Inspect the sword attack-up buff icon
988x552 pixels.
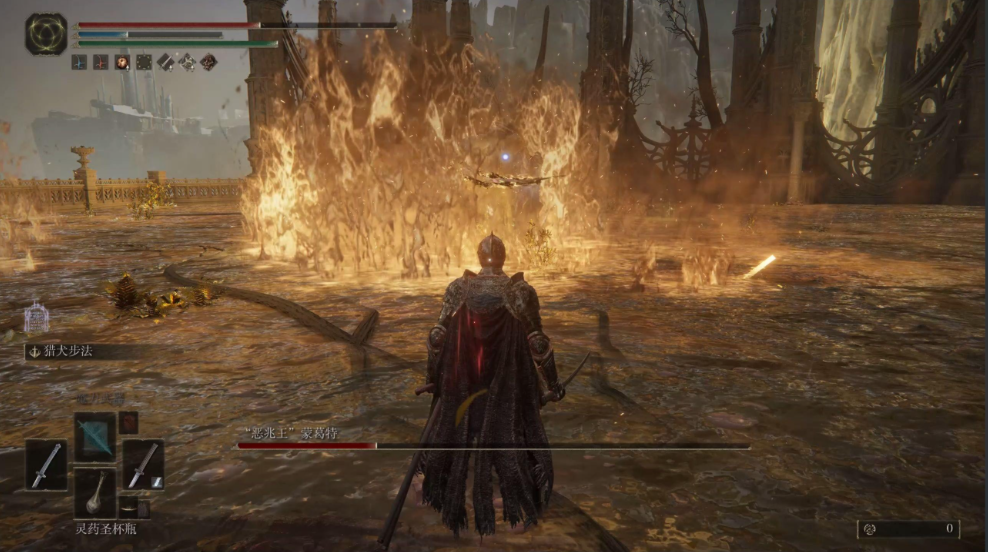pyautogui.click(x=165, y=62)
